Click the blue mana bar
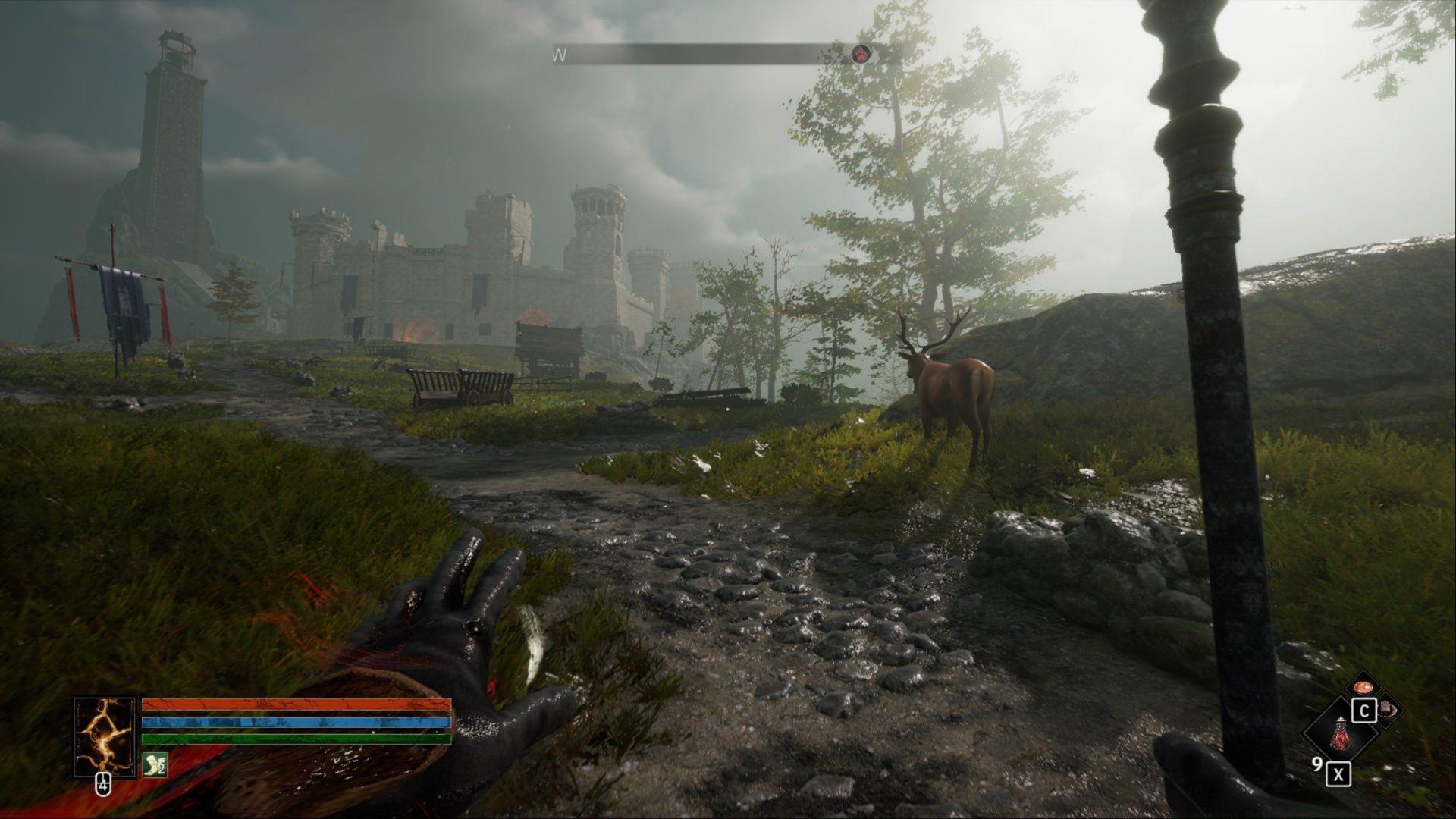The height and width of the screenshot is (819, 1456). 297,722
